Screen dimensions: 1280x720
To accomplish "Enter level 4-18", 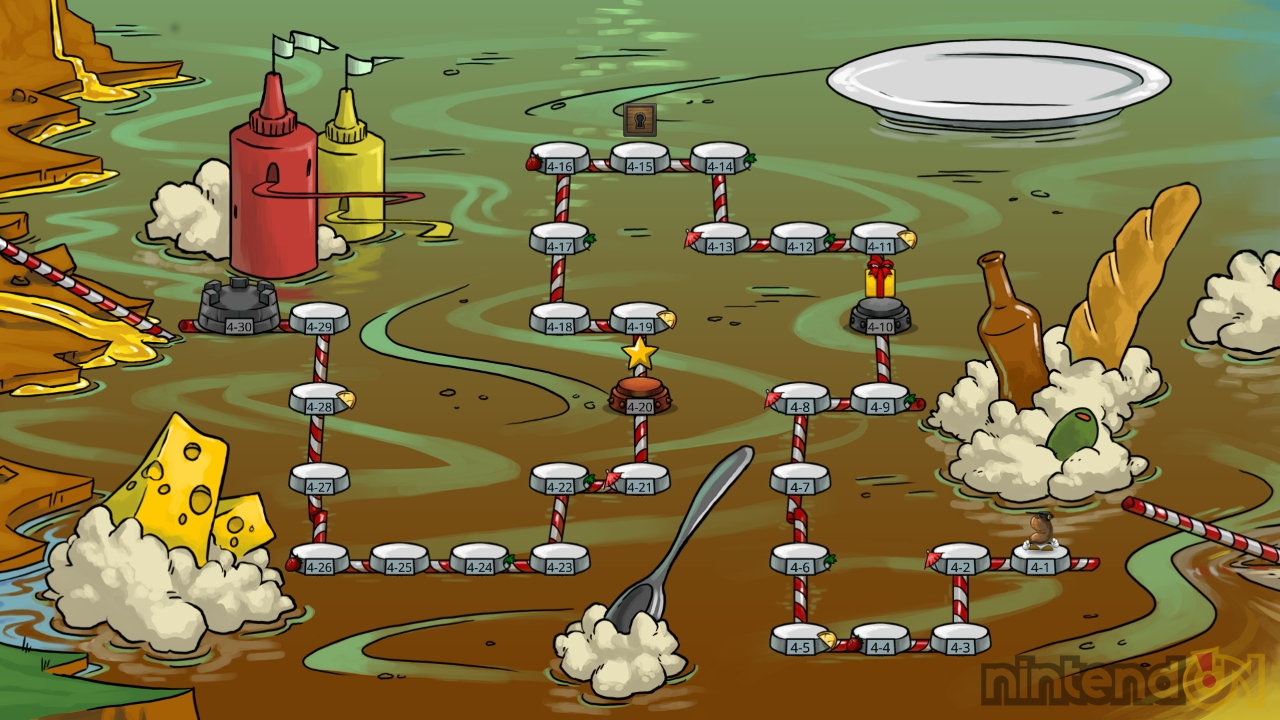I will [560, 321].
